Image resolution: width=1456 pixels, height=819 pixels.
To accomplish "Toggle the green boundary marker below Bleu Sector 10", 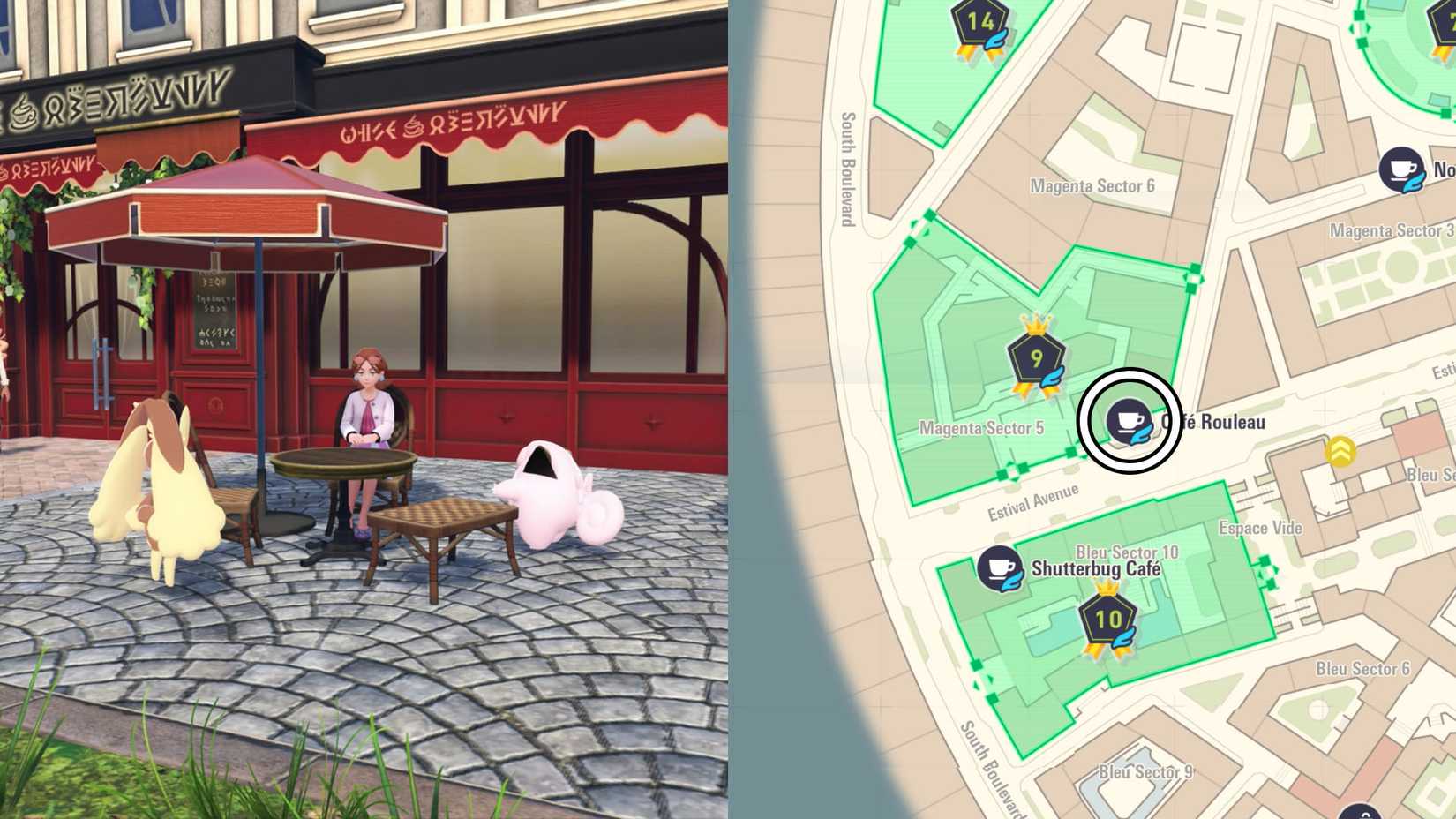I will 975,664.
